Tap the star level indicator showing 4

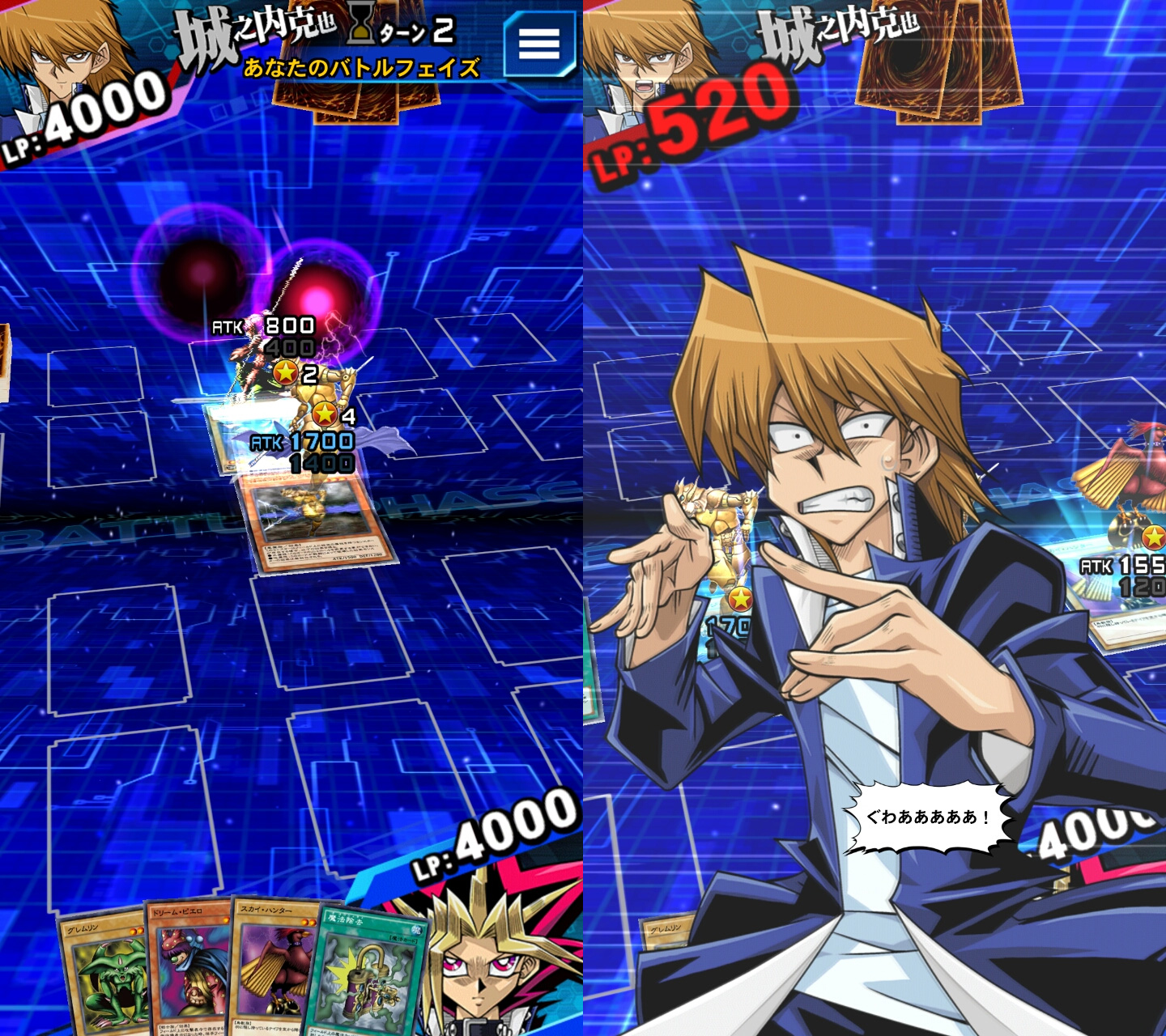(x=323, y=413)
